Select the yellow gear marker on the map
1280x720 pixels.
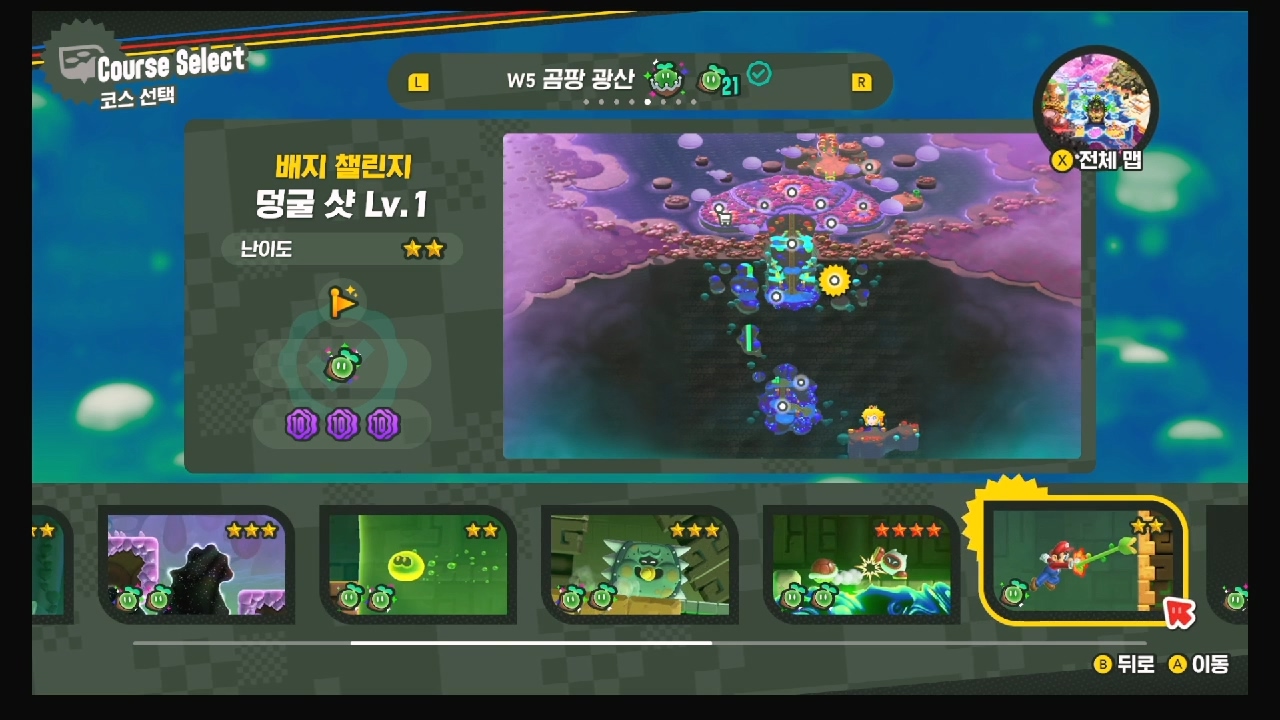tap(834, 280)
